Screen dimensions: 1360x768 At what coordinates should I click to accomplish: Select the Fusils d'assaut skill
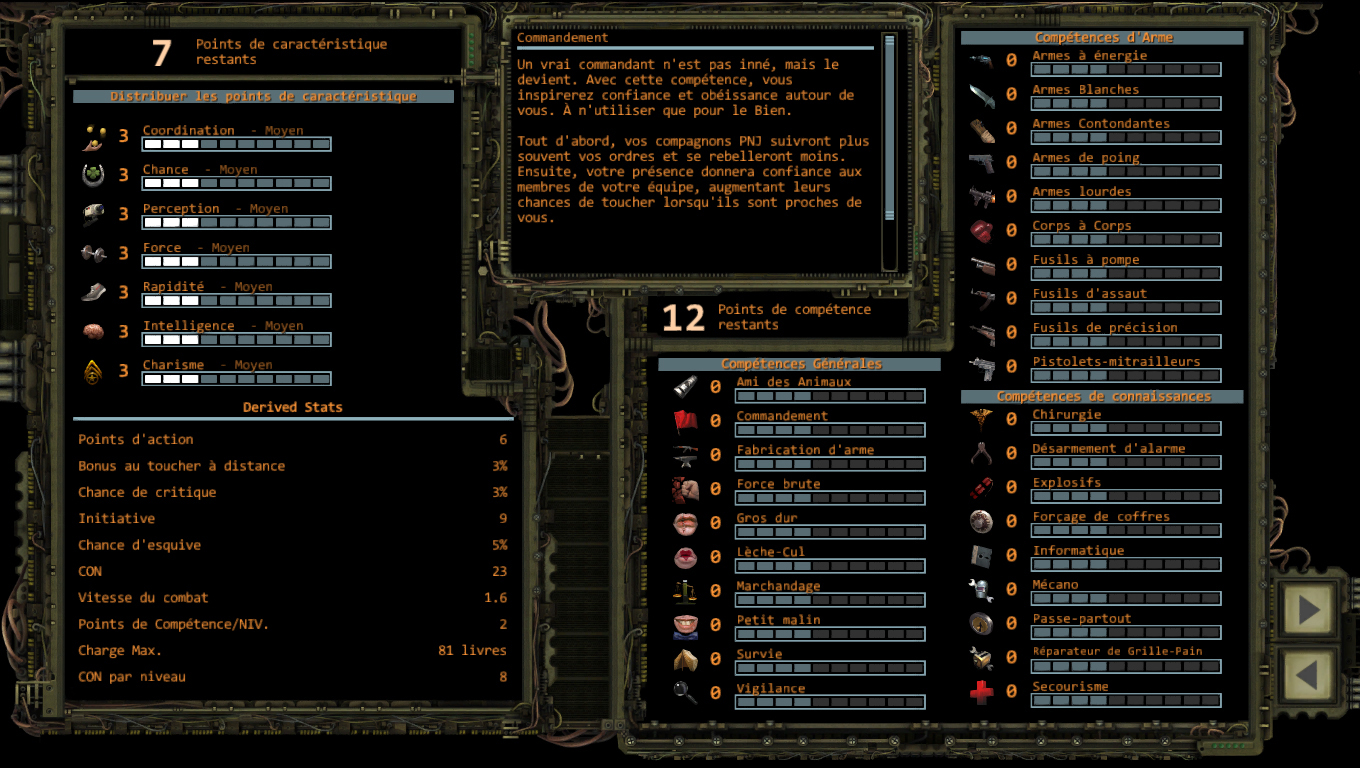coord(1089,294)
